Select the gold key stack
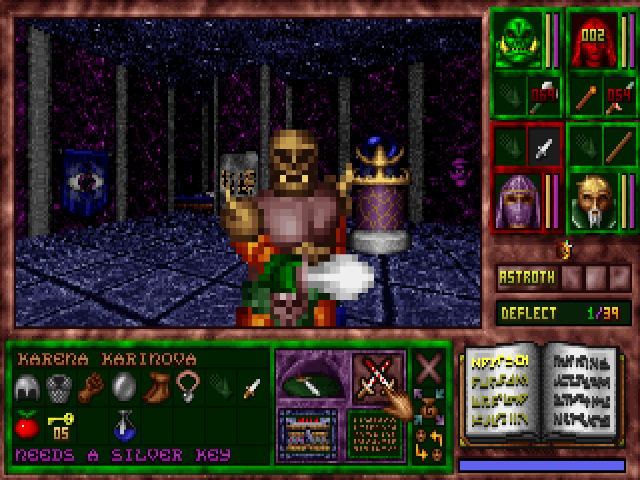The height and width of the screenshot is (480, 640). coord(59,426)
